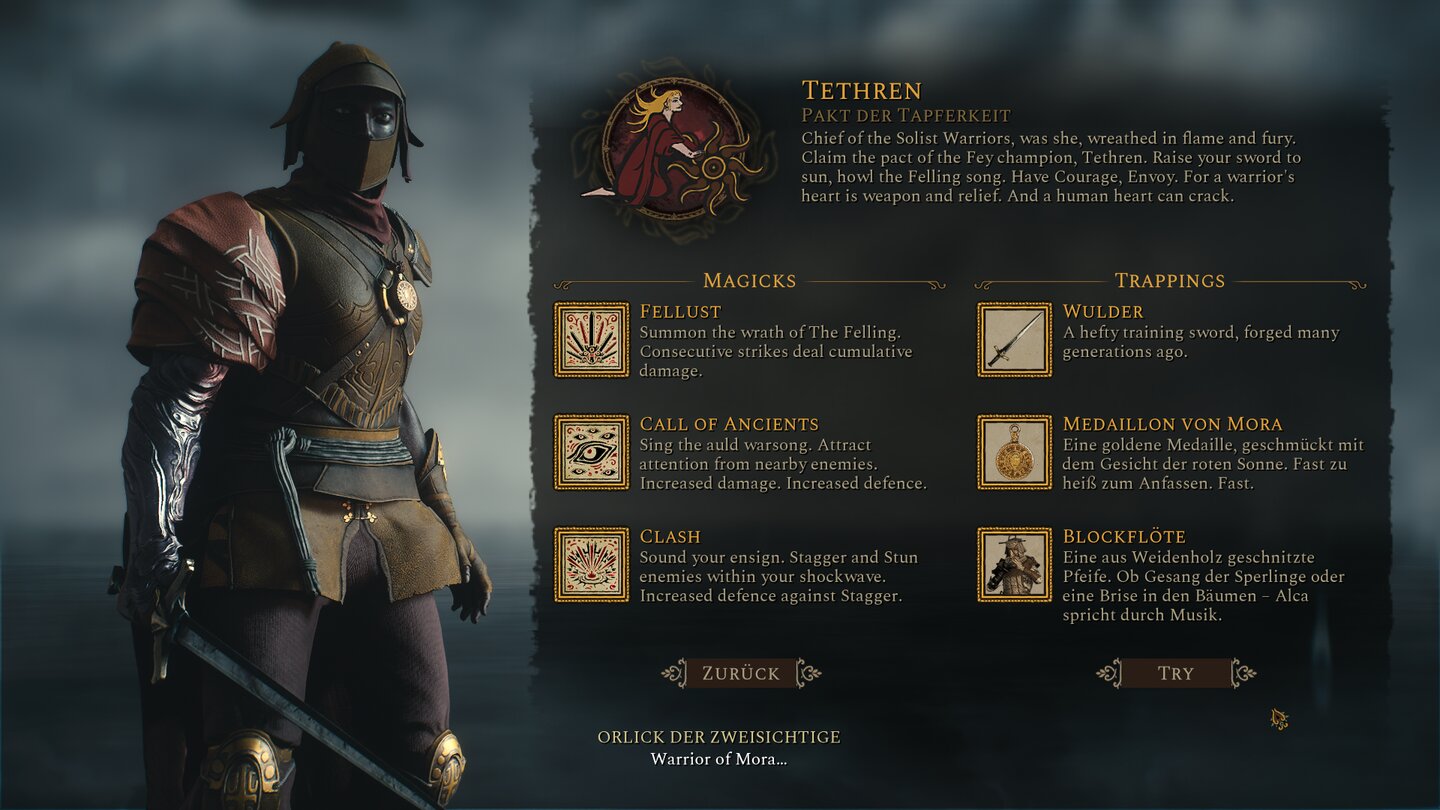Viewport: 1440px width, 810px height.
Task: Inspect the Clash magick icon
Action: click(592, 565)
